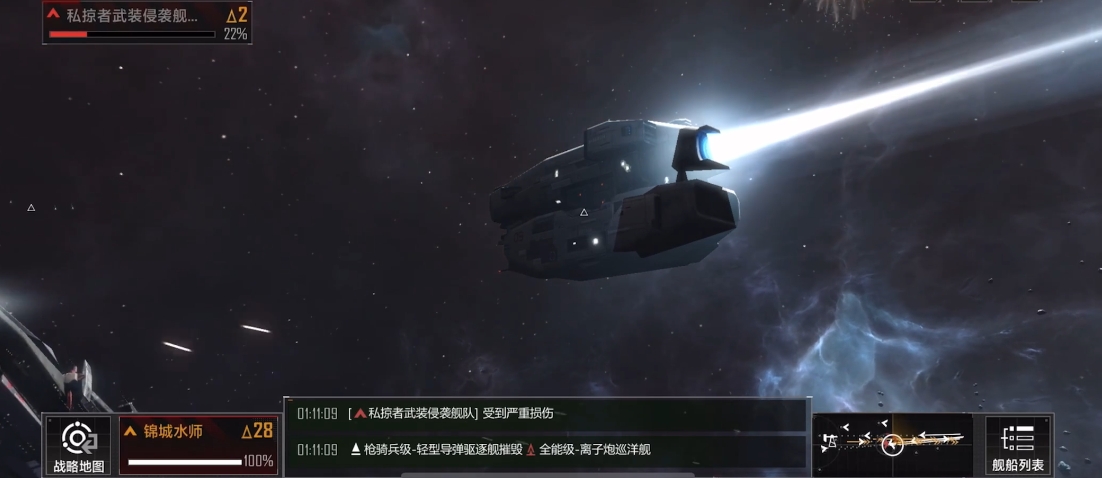Screen dimensions: 1102x478
Task: Open the 受到严重损伤 battle log entry
Action: pyautogui.click(x=545, y=414)
